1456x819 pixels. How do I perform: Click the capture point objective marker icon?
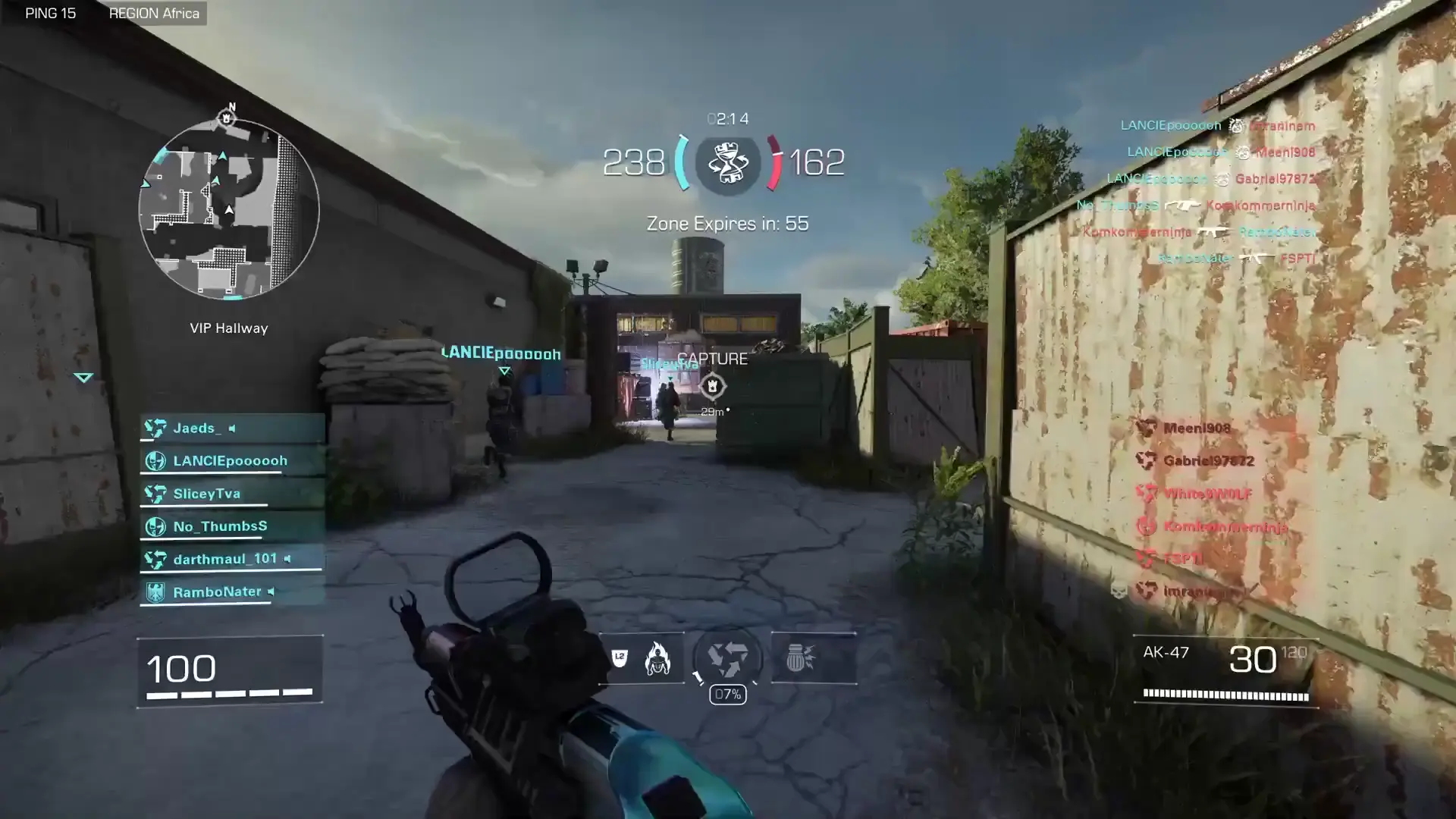point(714,387)
